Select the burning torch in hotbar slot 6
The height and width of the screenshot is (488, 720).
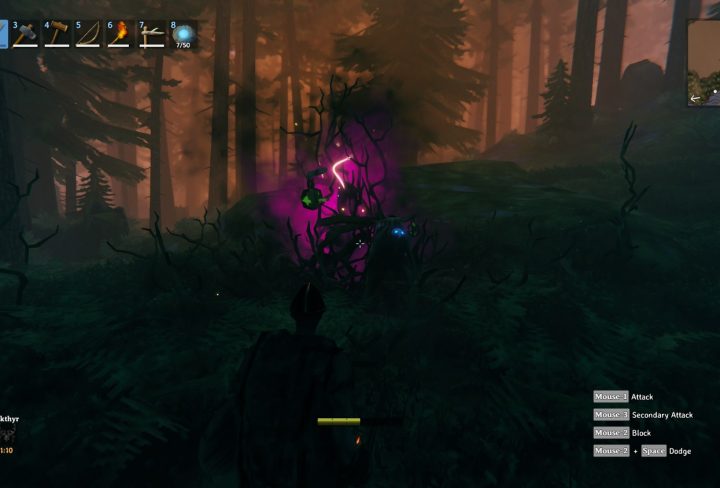tap(121, 34)
